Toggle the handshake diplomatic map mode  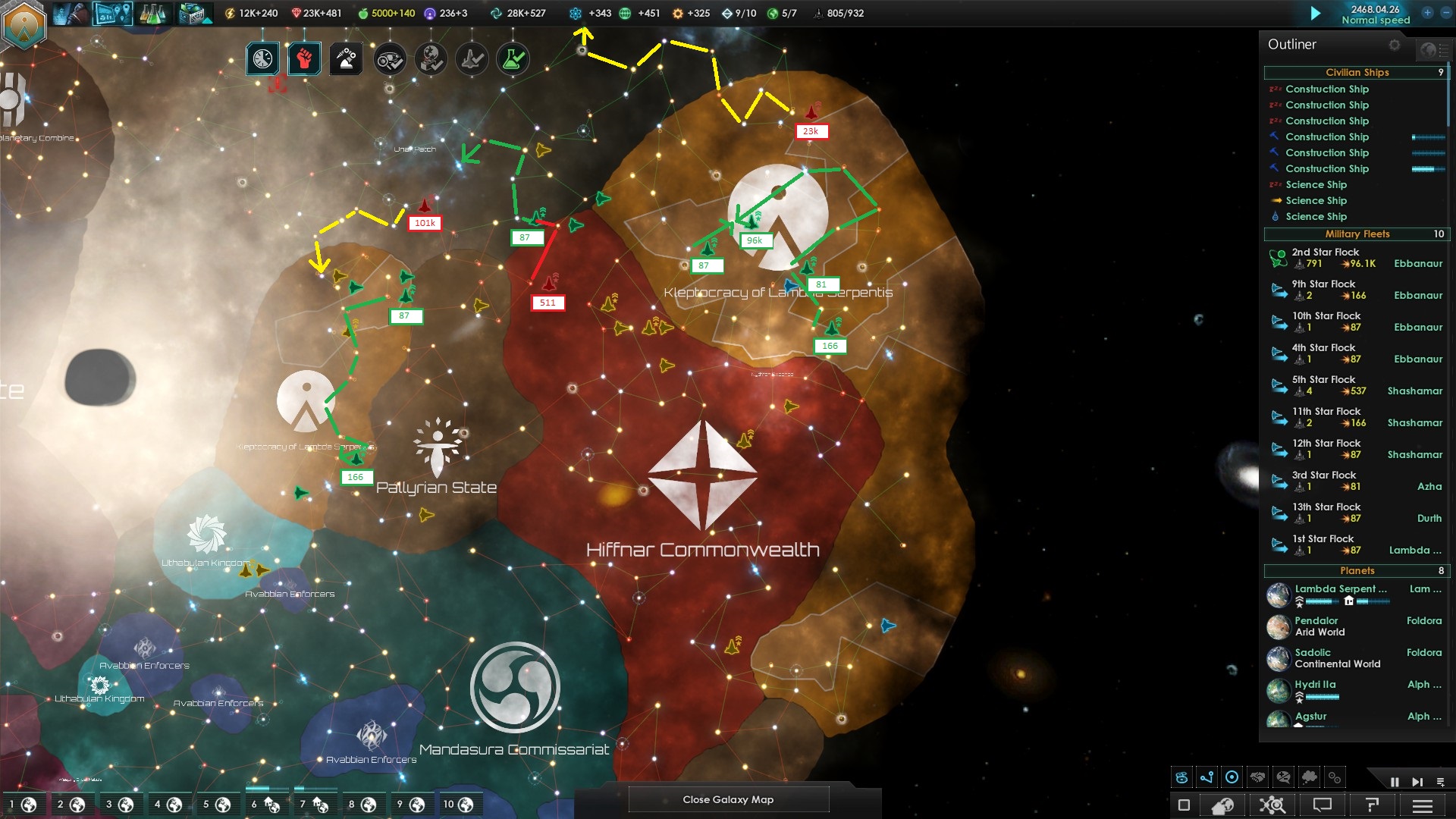point(1258,777)
